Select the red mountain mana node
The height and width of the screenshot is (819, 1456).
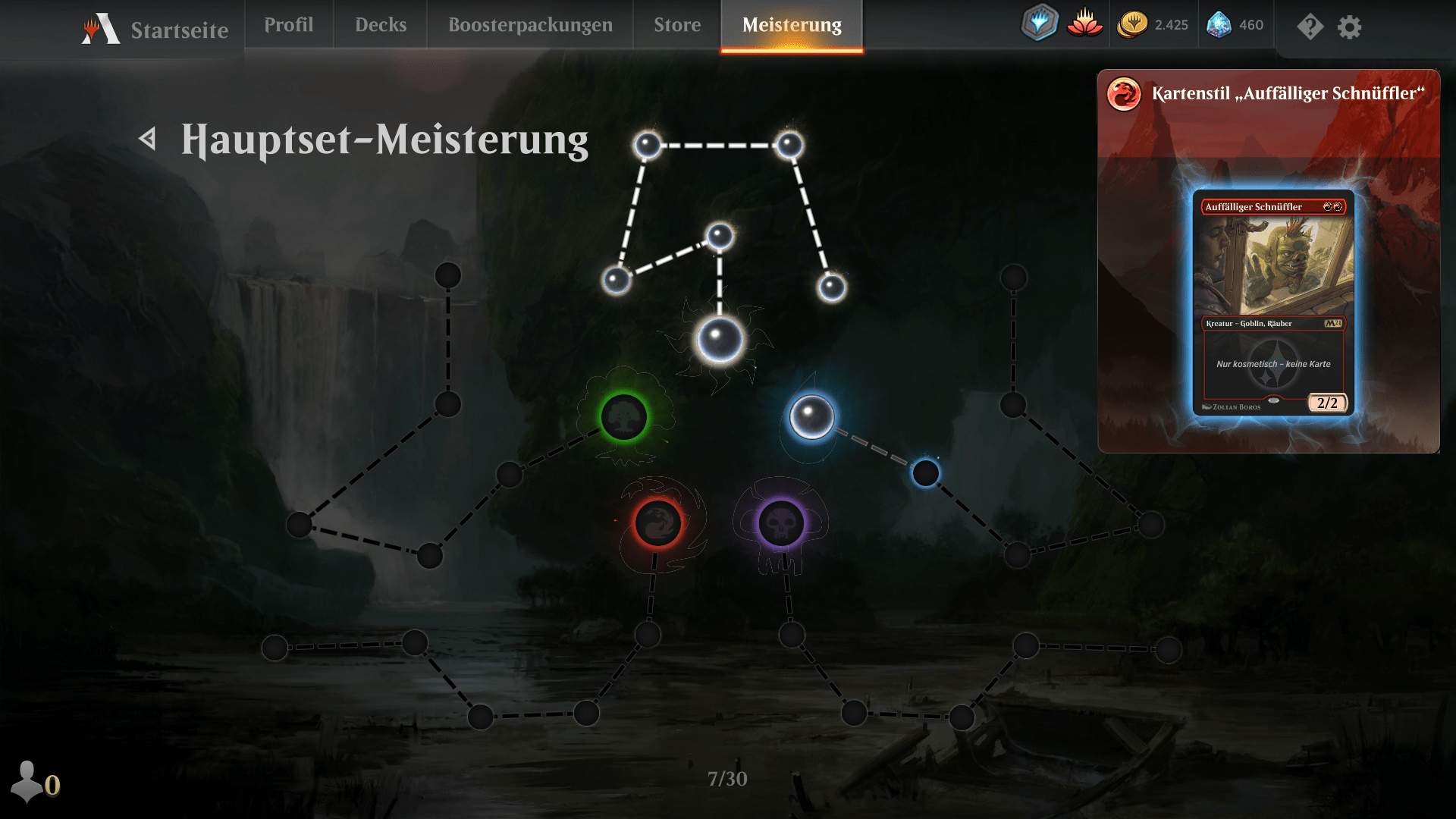pos(657,522)
